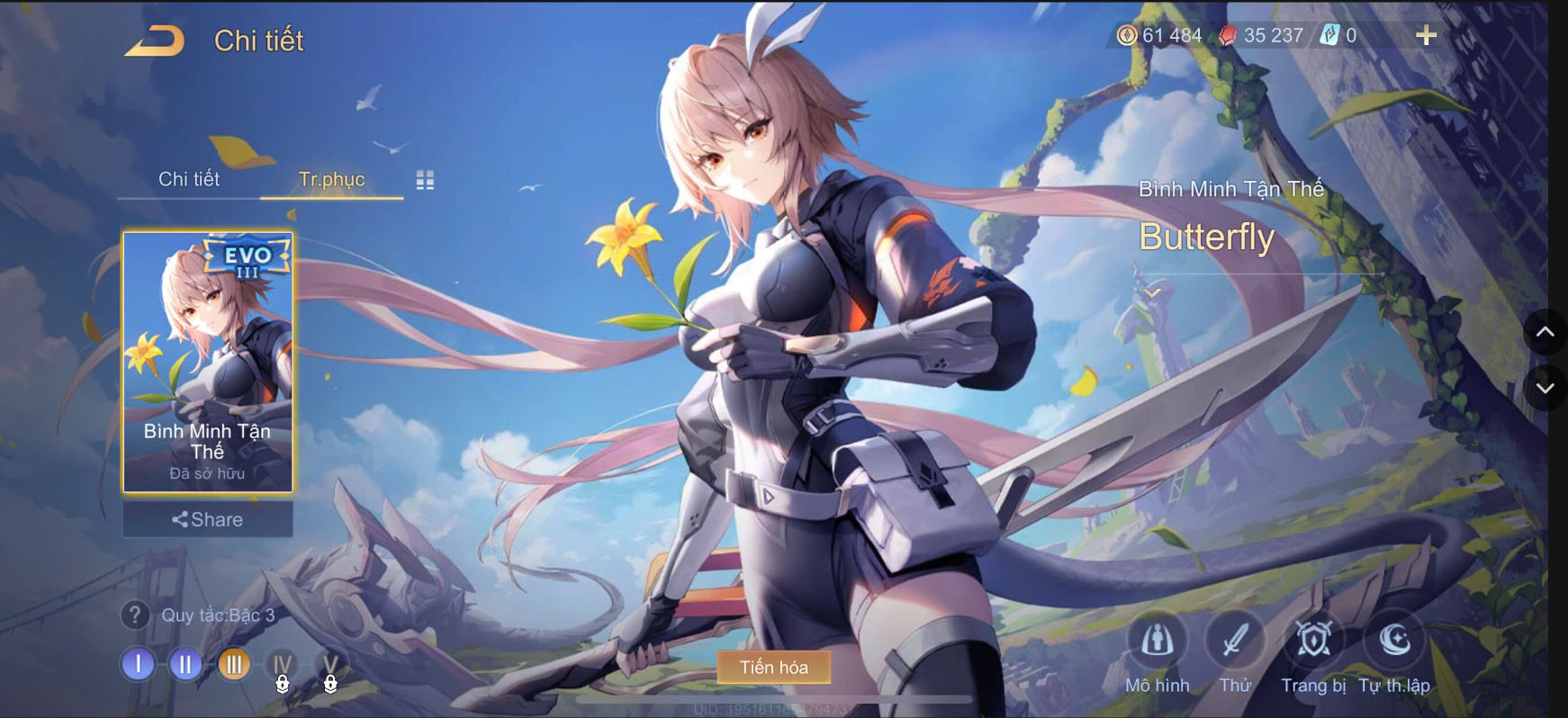Expand the chevron below Butterfly
Screen dimensions: 1568x718
[x=1150, y=292]
